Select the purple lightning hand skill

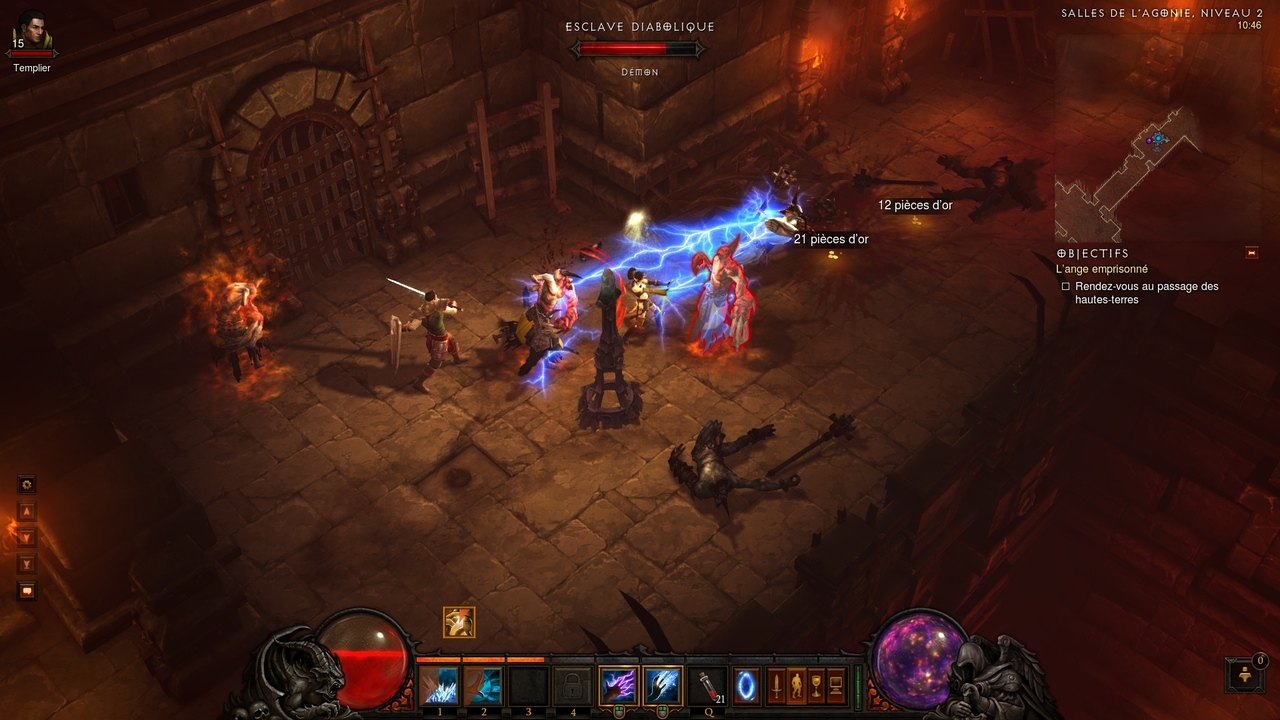click(618, 686)
